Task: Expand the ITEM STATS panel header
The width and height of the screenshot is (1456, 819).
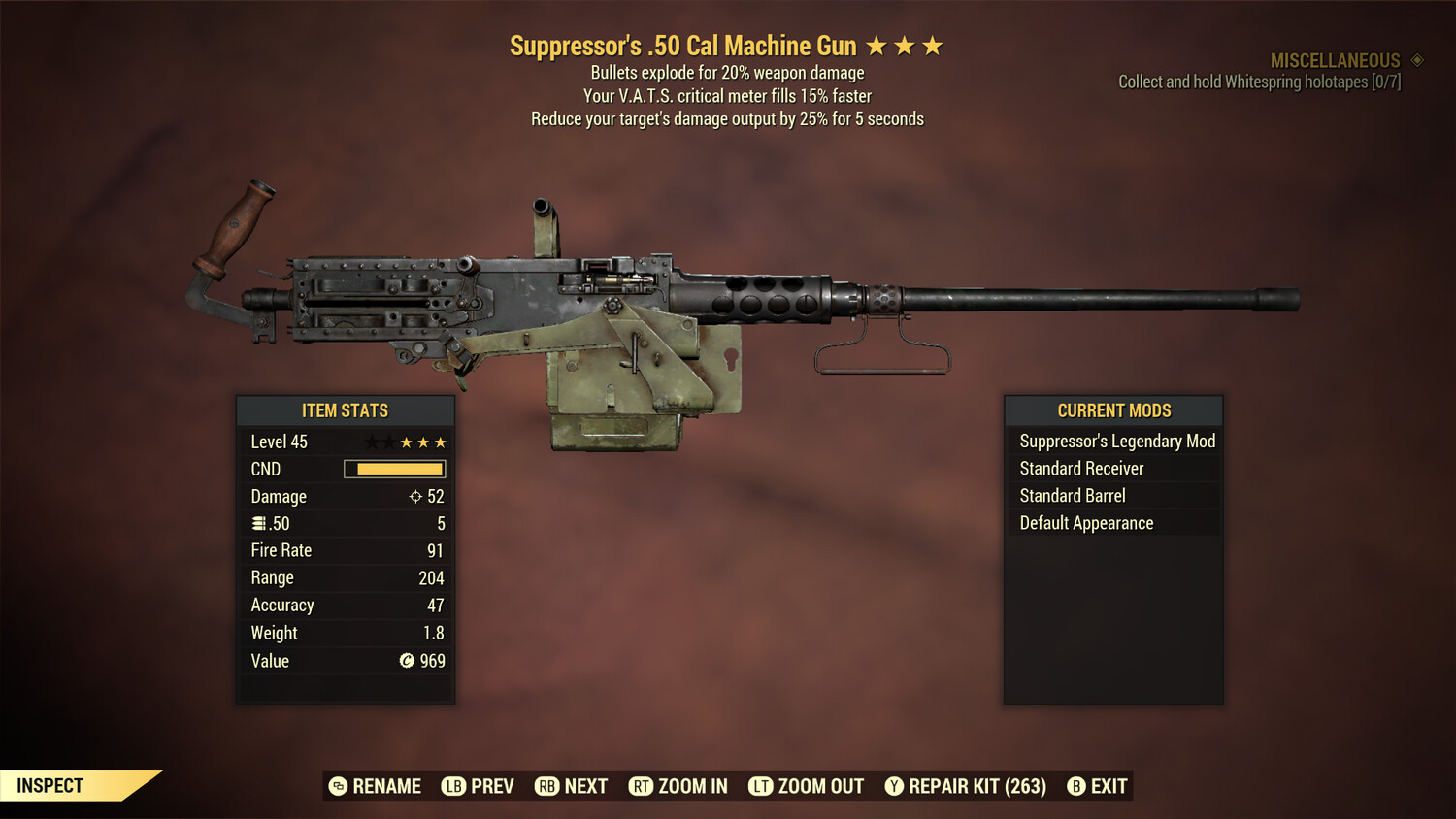Action: tap(346, 410)
